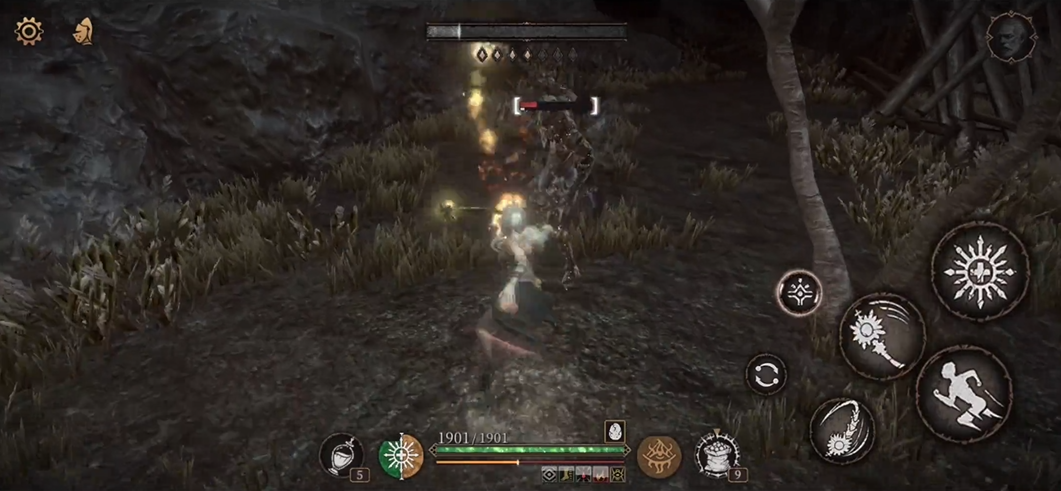Screen dimensions: 1061x491
Task: Toggle the small target lock-on button
Action: (x=800, y=293)
